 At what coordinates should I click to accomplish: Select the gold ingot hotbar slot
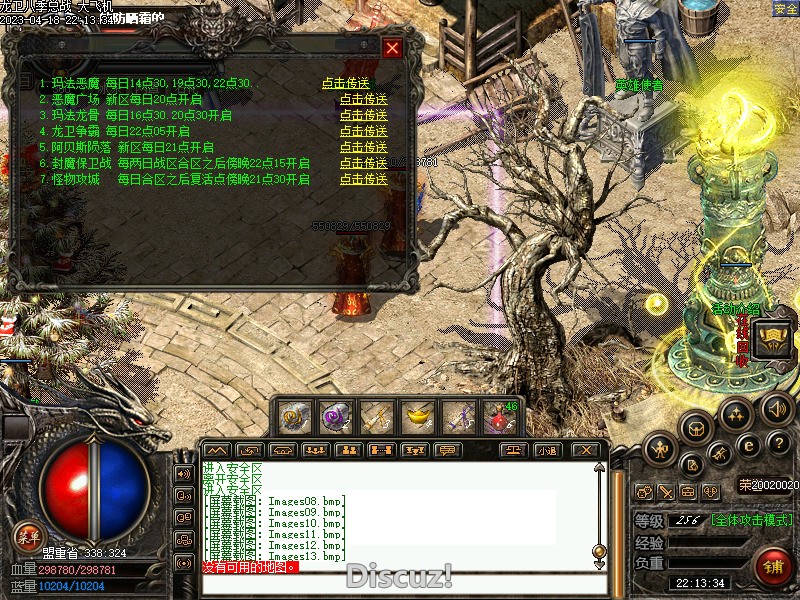417,415
